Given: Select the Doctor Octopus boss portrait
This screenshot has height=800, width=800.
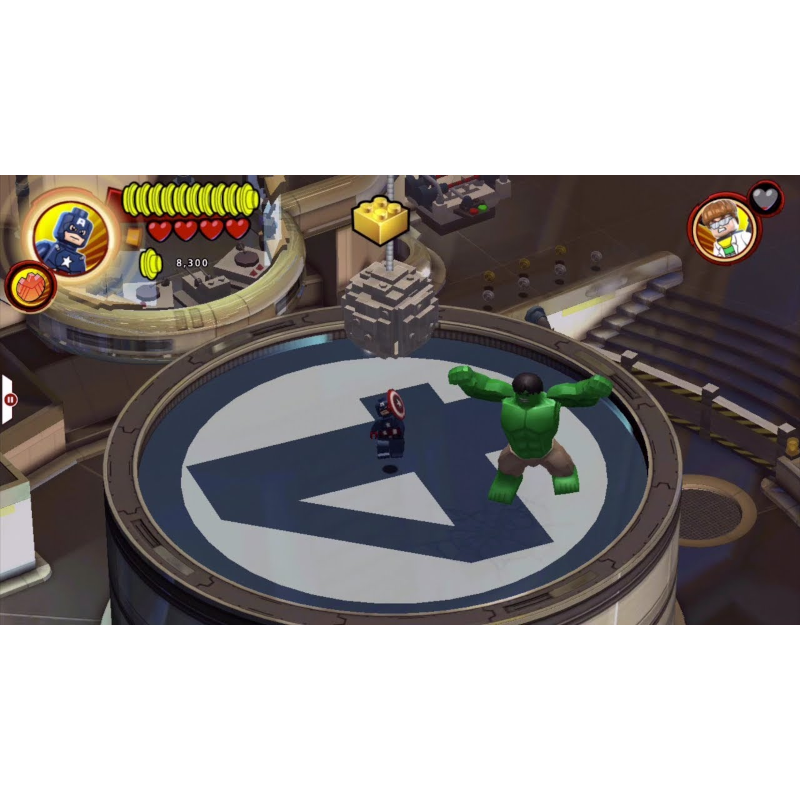Looking at the screenshot, I should (724, 229).
